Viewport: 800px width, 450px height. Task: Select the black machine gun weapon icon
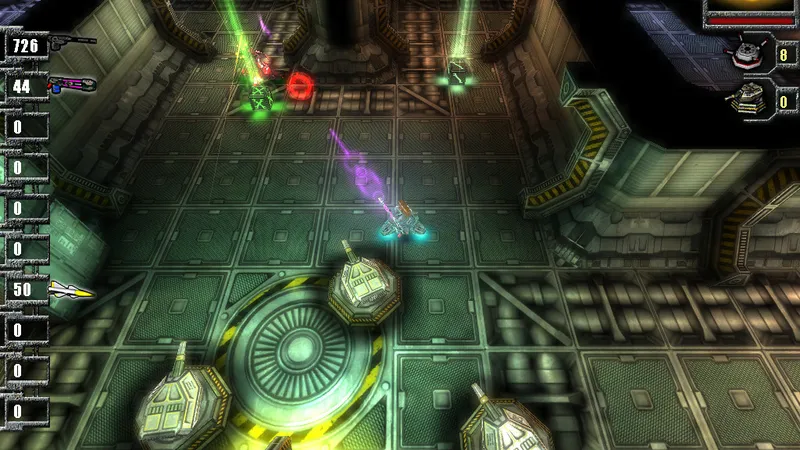pos(72,41)
